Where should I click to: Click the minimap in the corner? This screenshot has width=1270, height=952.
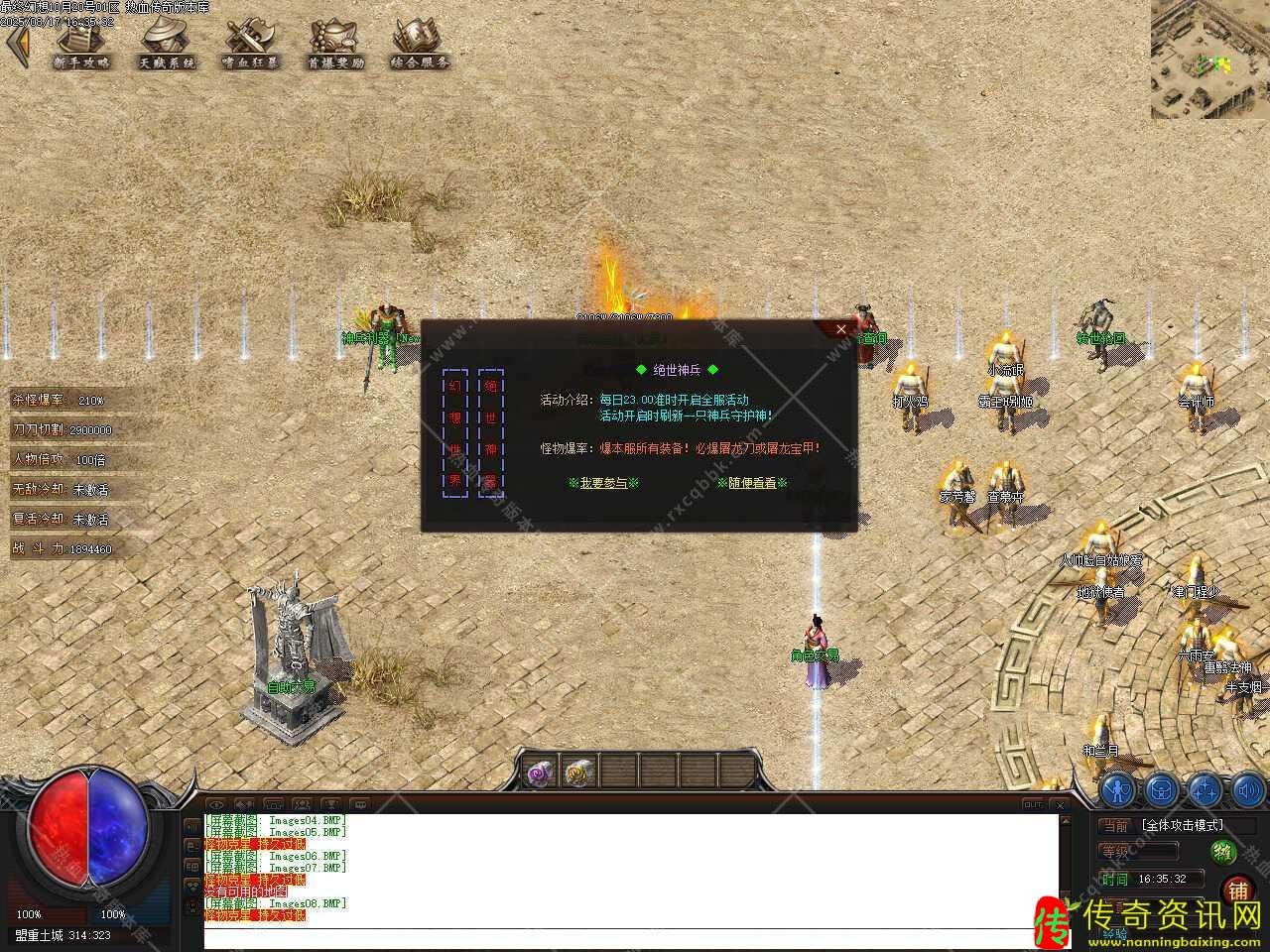coord(1209,59)
